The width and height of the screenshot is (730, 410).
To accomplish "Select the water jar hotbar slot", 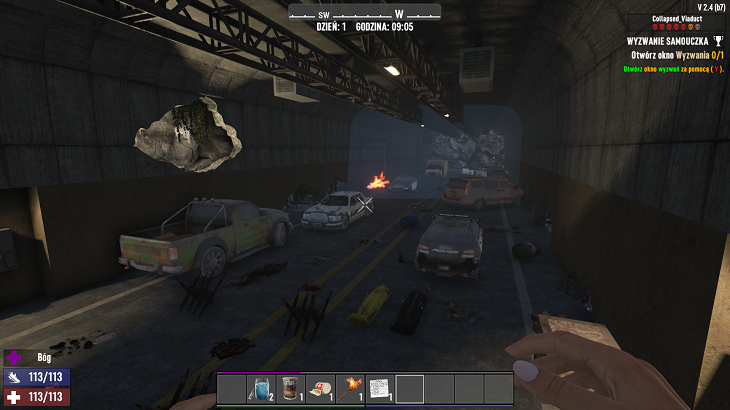I will point(262,388).
